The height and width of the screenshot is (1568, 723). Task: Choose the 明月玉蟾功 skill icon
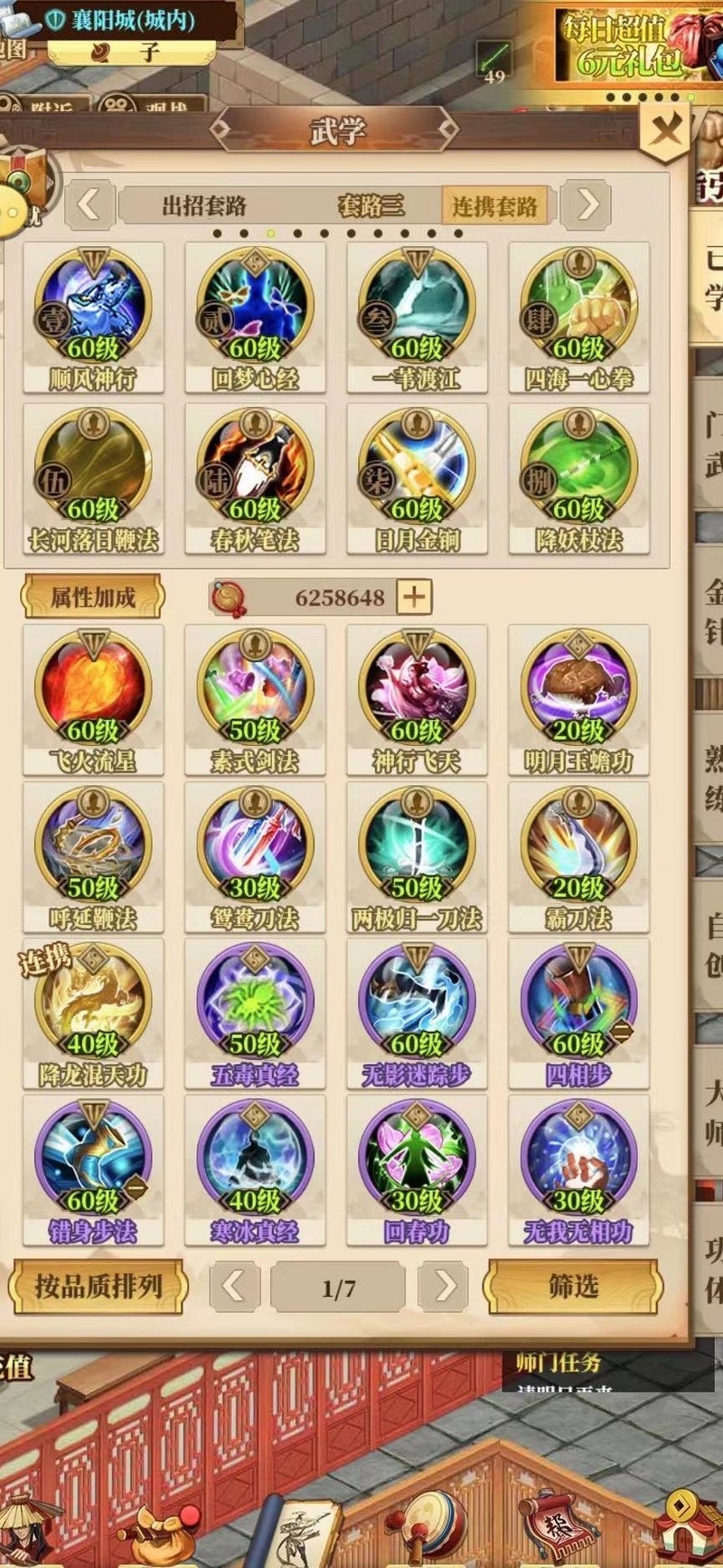pyautogui.click(x=578, y=694)
